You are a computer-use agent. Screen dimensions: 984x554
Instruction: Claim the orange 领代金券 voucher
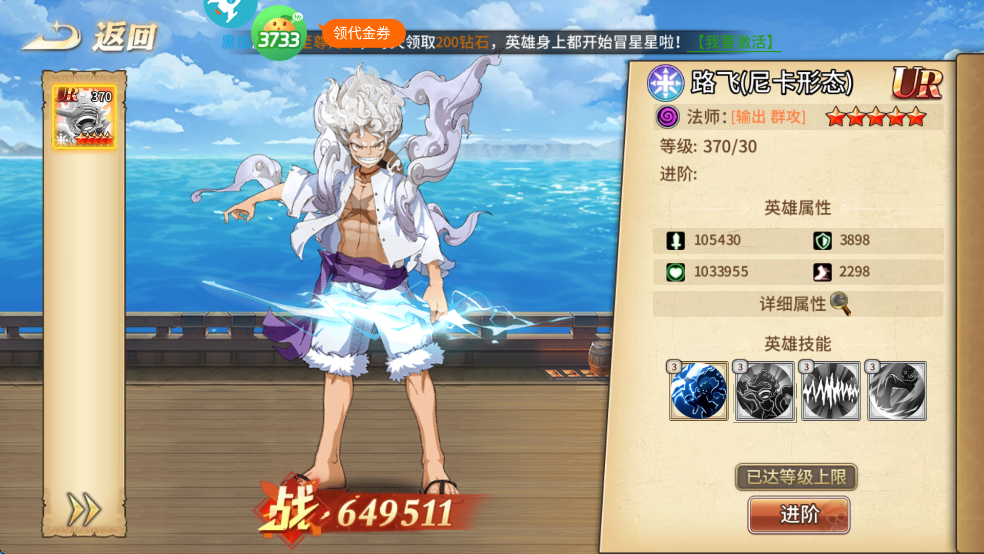pyautogui.click(x=362, y=33)
